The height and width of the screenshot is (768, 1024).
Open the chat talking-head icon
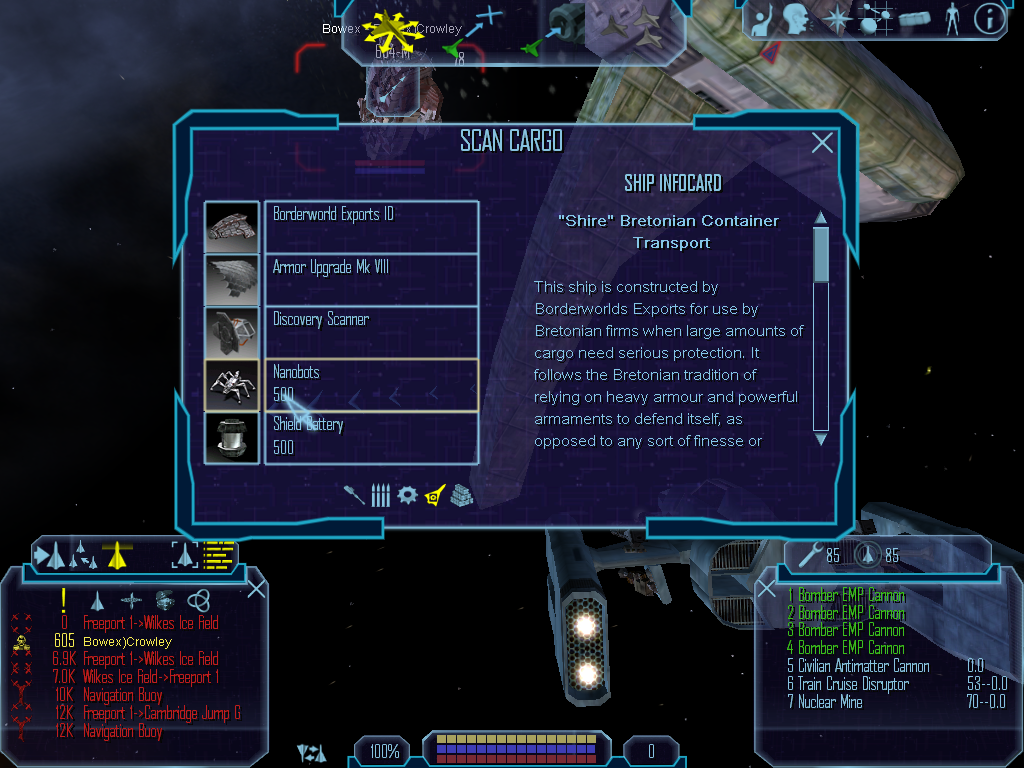796,19
